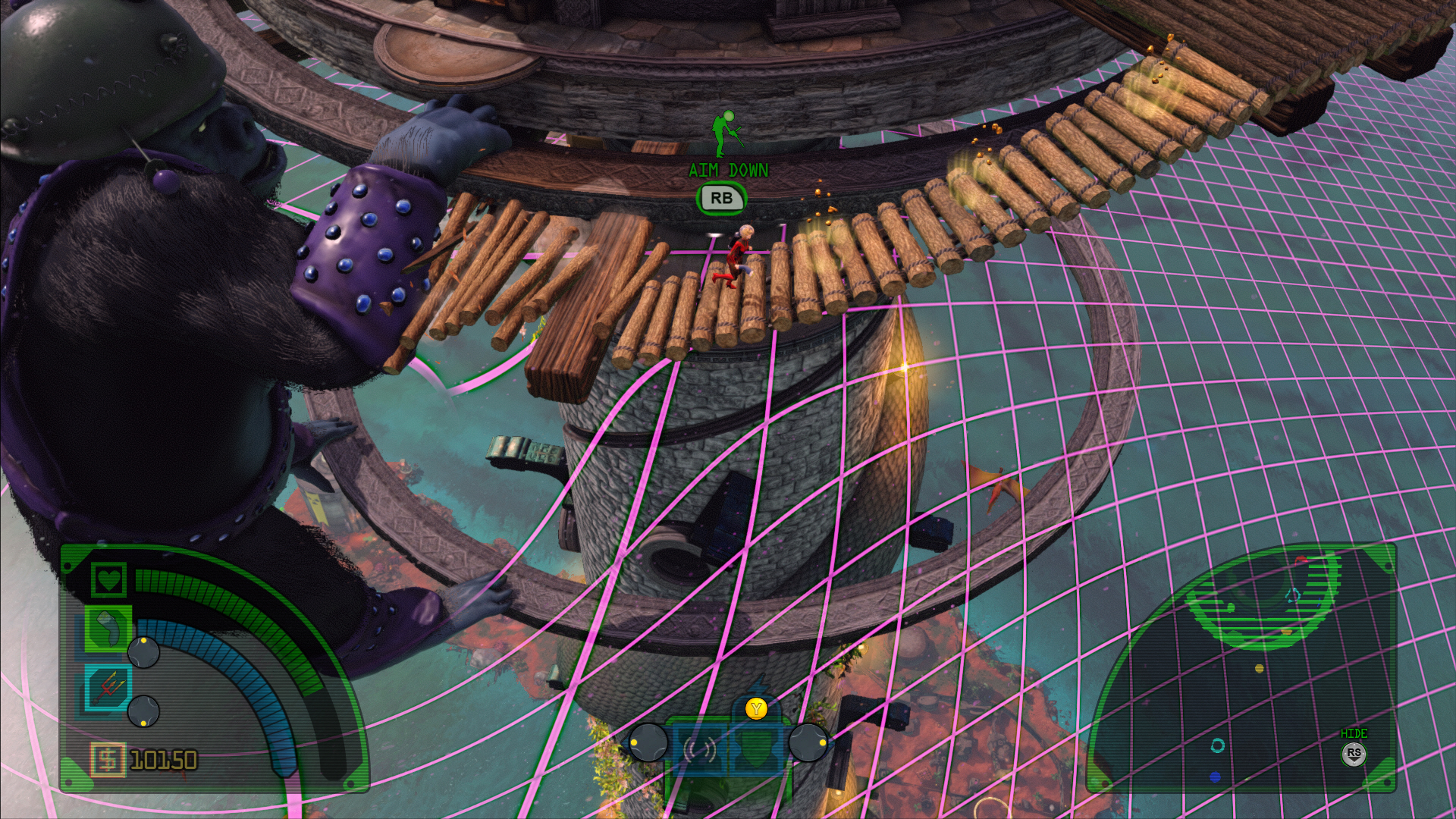Select the green character portrait slot
Image resolution: width=1456 pixels, height=819 pixels.
(755, 749)
